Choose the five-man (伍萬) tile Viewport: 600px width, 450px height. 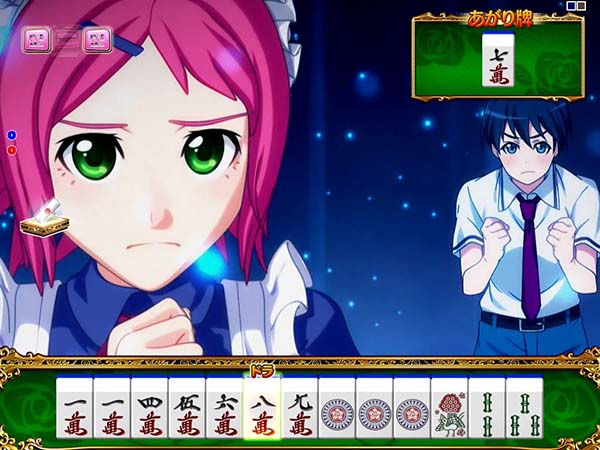tap(186, 410)
